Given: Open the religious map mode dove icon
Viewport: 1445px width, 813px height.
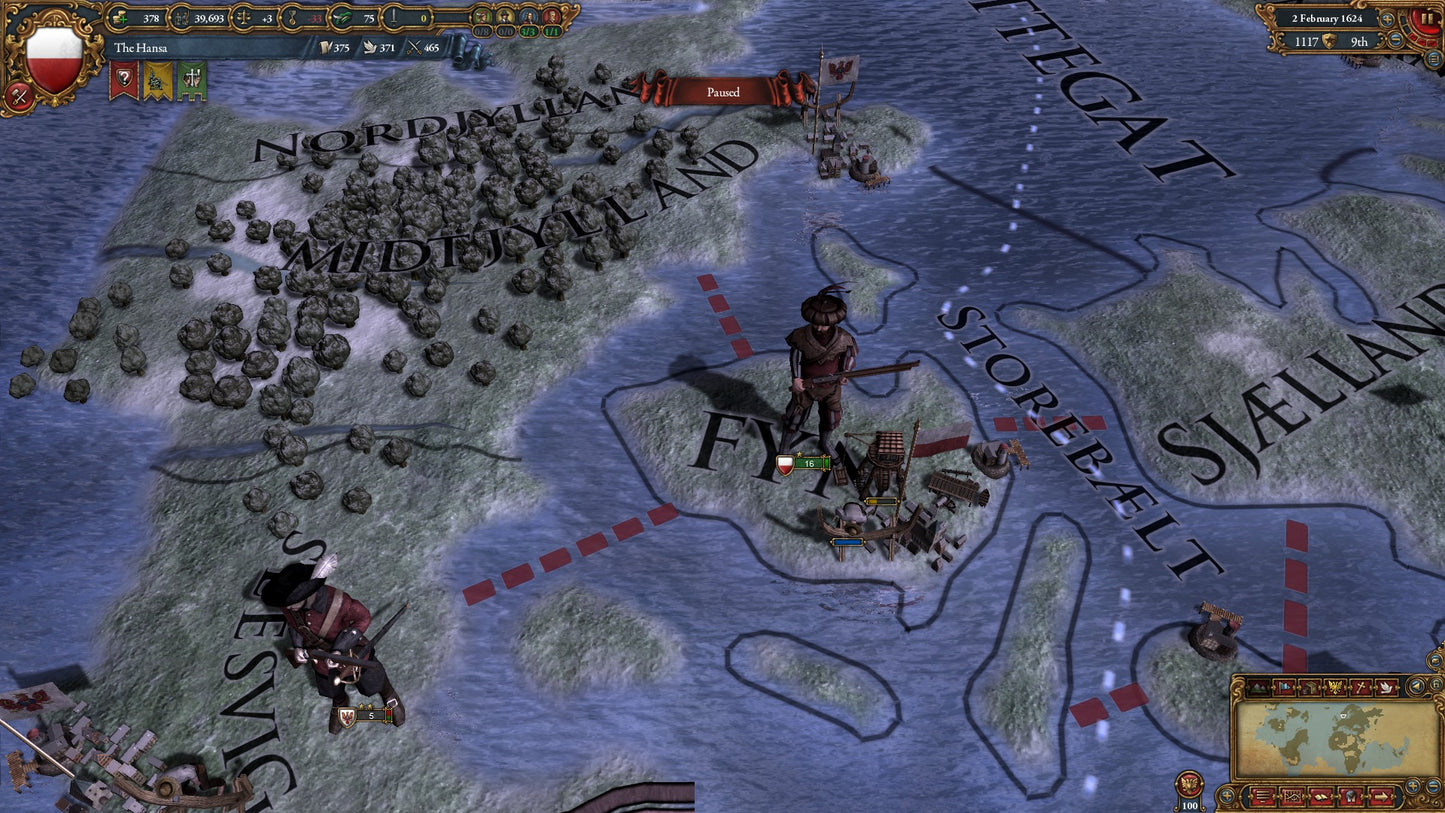Looking at the screenshot, I should click(1386, 687).
